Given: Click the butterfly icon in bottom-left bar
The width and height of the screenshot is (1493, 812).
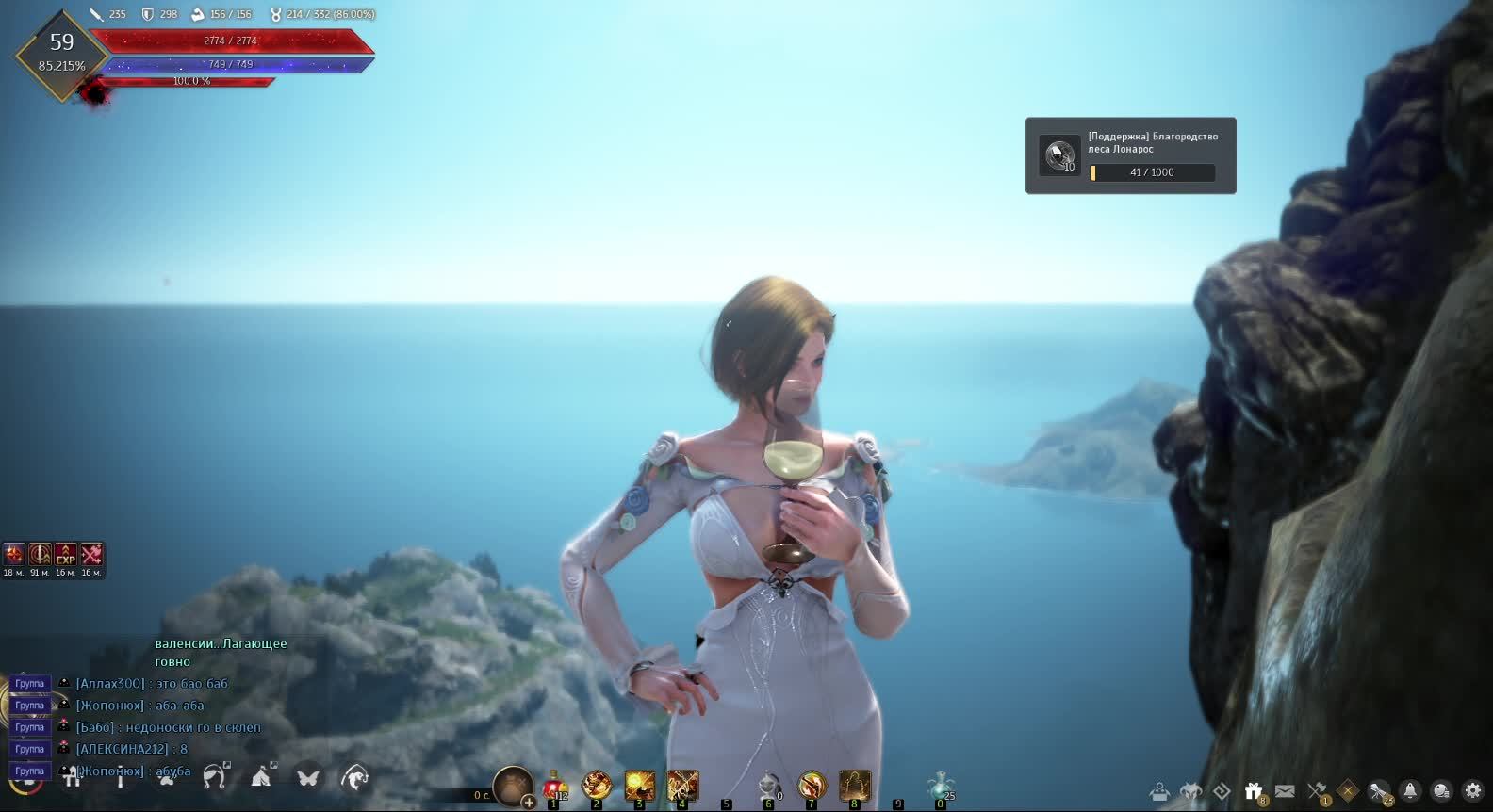Looking at the screenshot, I should click(x=308, y=777).
